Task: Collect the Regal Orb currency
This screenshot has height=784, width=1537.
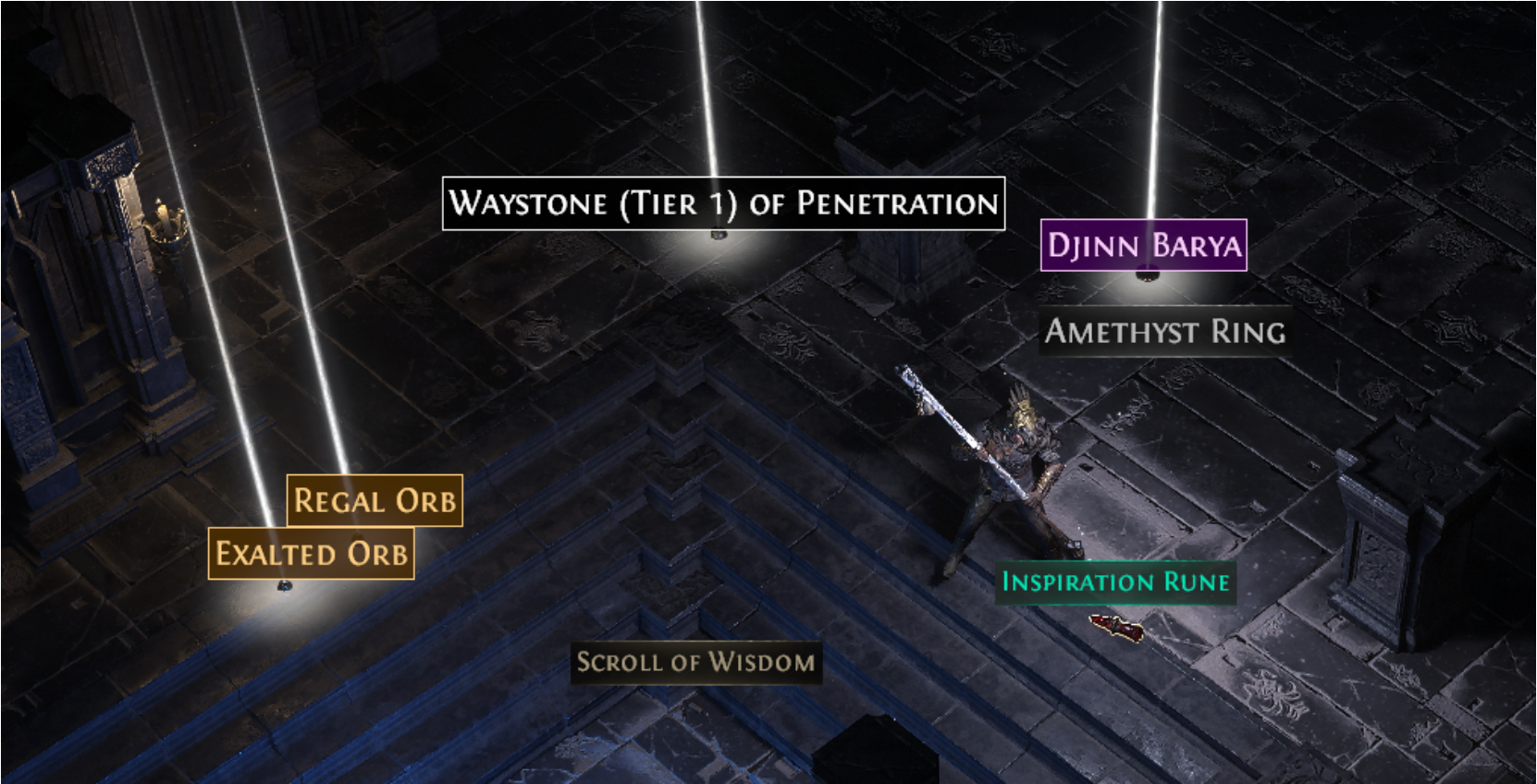Action: (374, 500)
